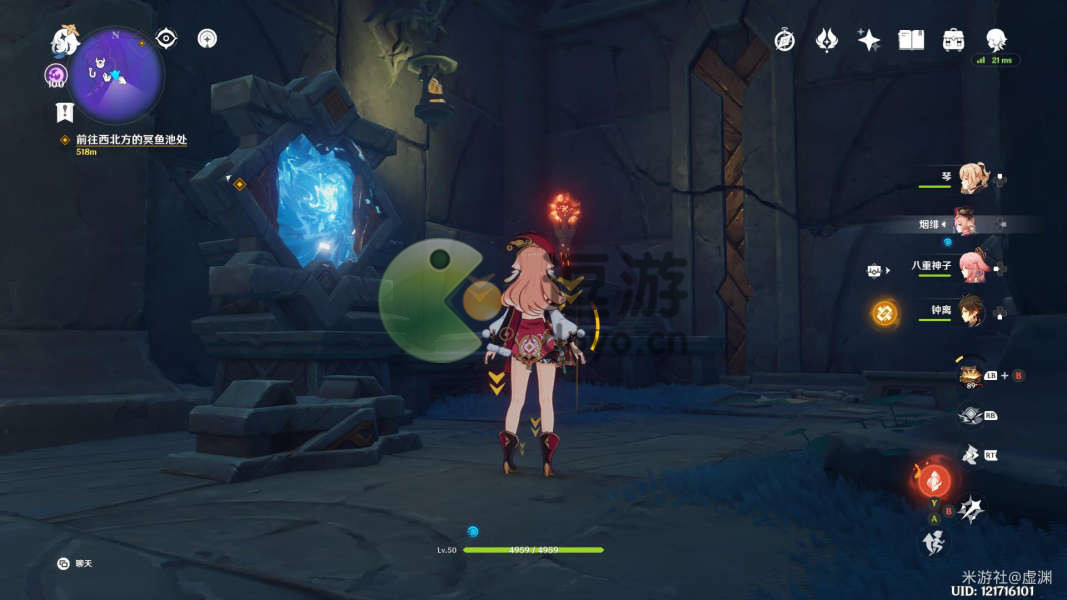Activate the glowing red elemental burst
Screen dimensions: 1067x600
pos(931,481)
